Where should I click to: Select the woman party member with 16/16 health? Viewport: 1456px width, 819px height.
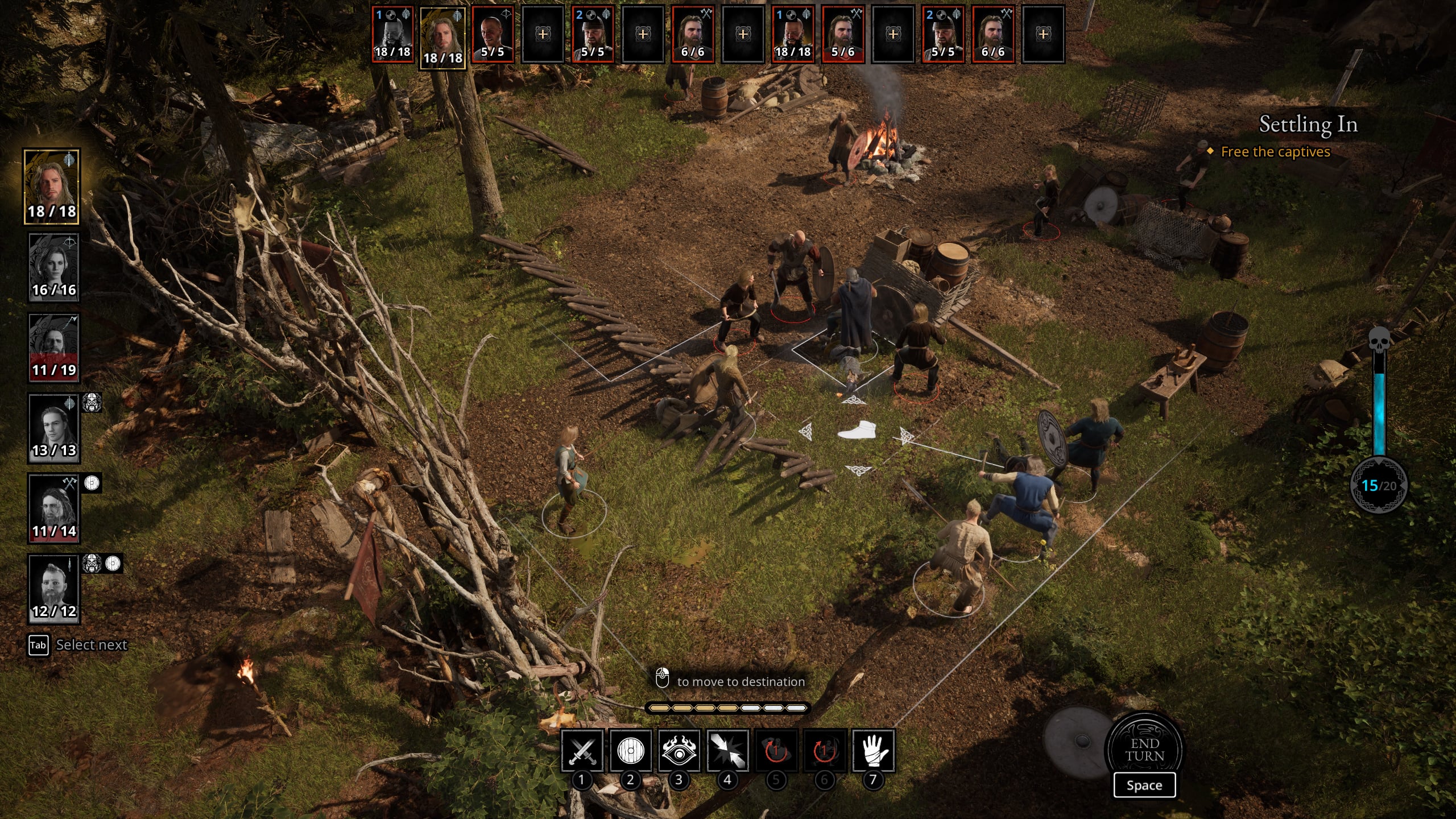[54, 267]
